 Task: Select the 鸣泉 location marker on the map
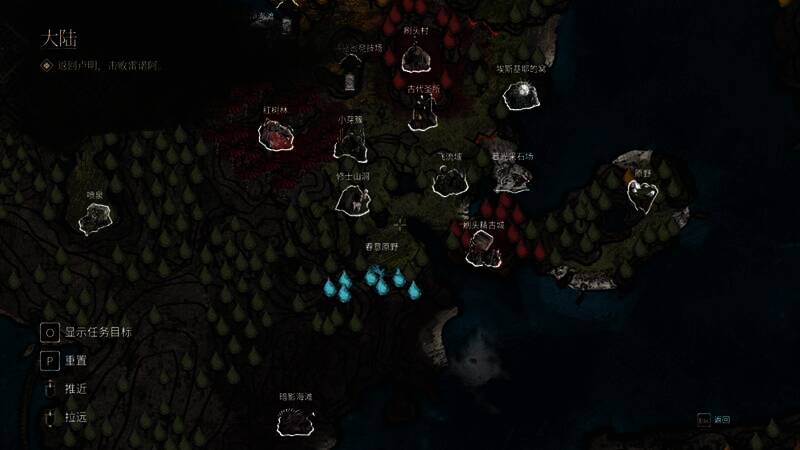[x=96, y=217]
